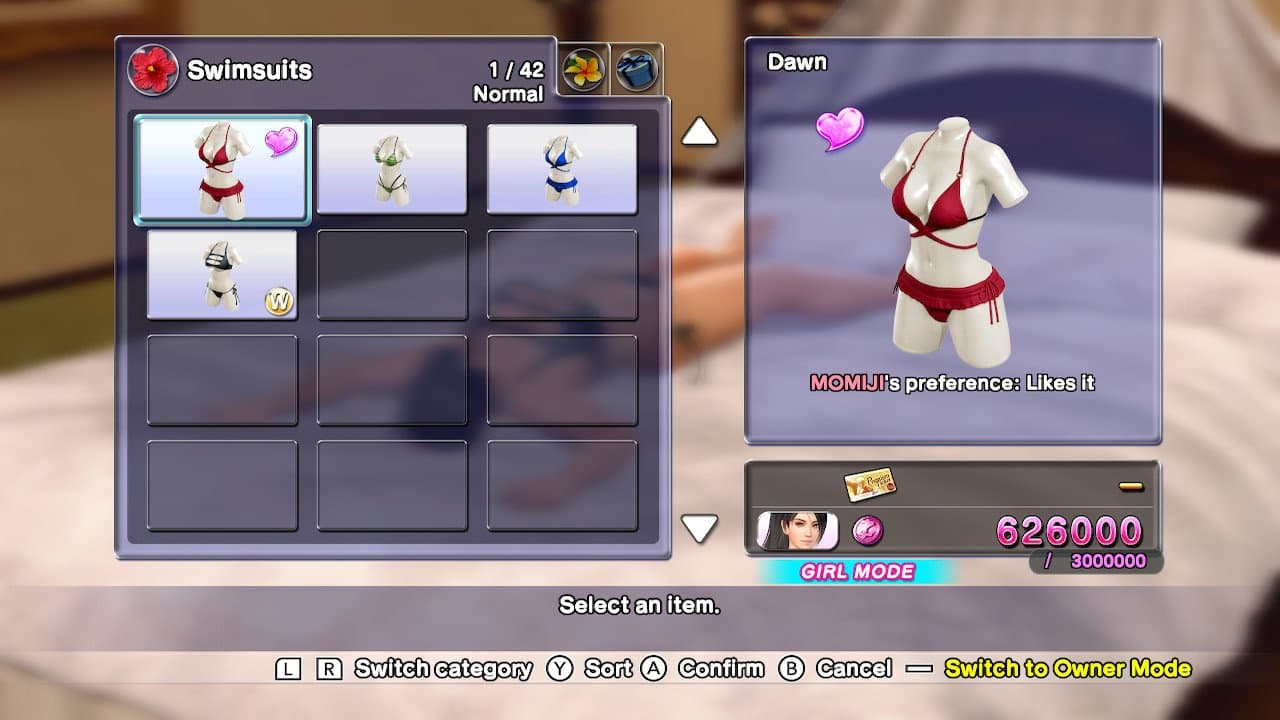The height and width of the screenshot is (720, 1280).
Task: Click the up arrow to page up
Action: point(699,131)
